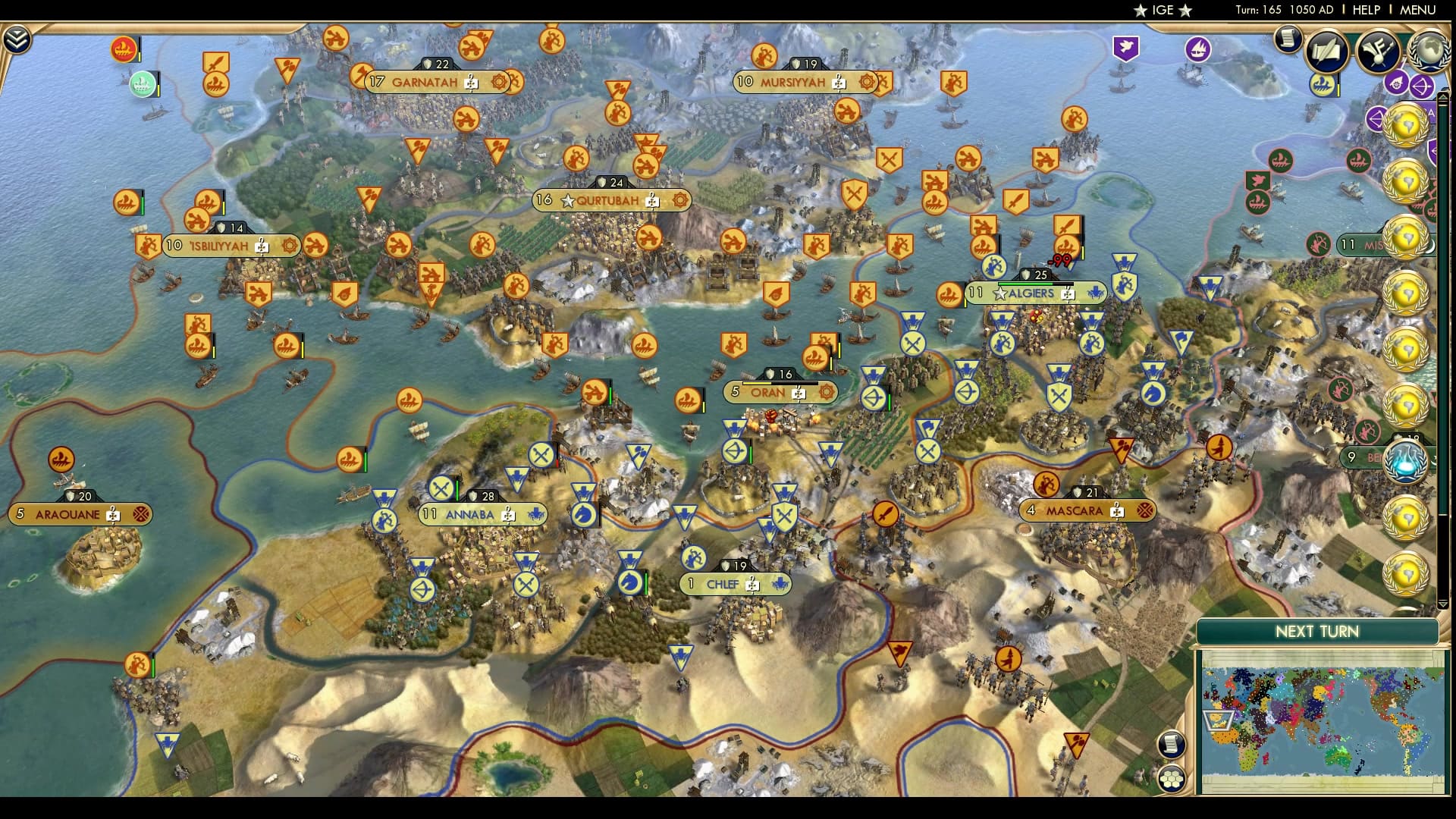Open the IGE in-game editor
The height and width of the screenshot is (819, 1456).
(x=1163, y=10)
